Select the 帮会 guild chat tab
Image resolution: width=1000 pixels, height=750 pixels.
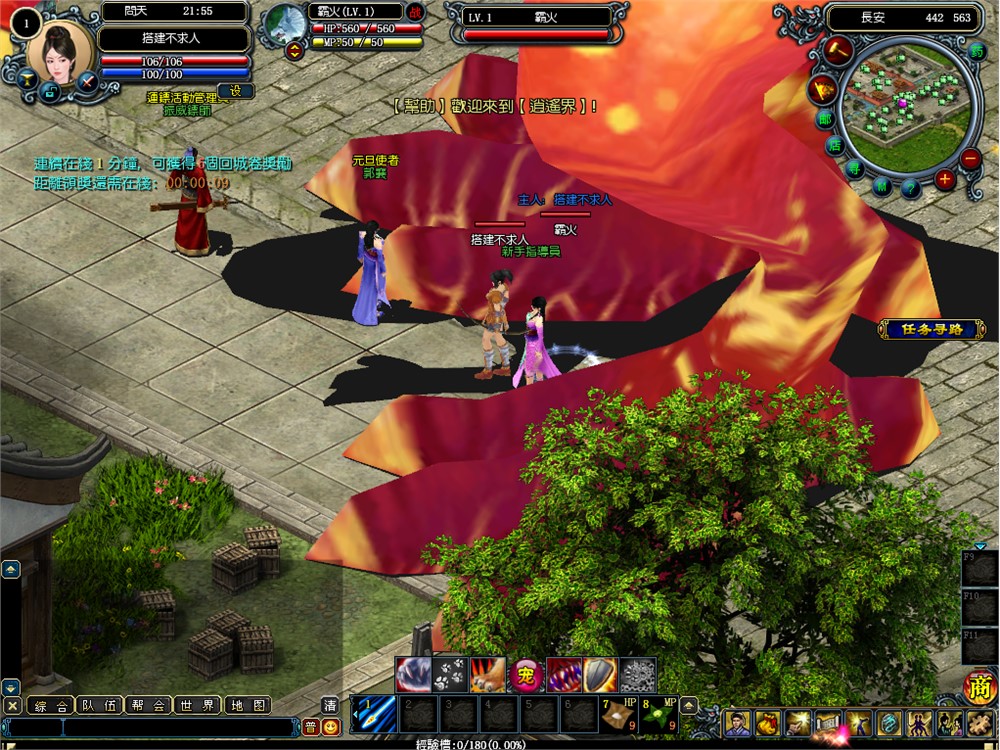[x=149, y=705]
